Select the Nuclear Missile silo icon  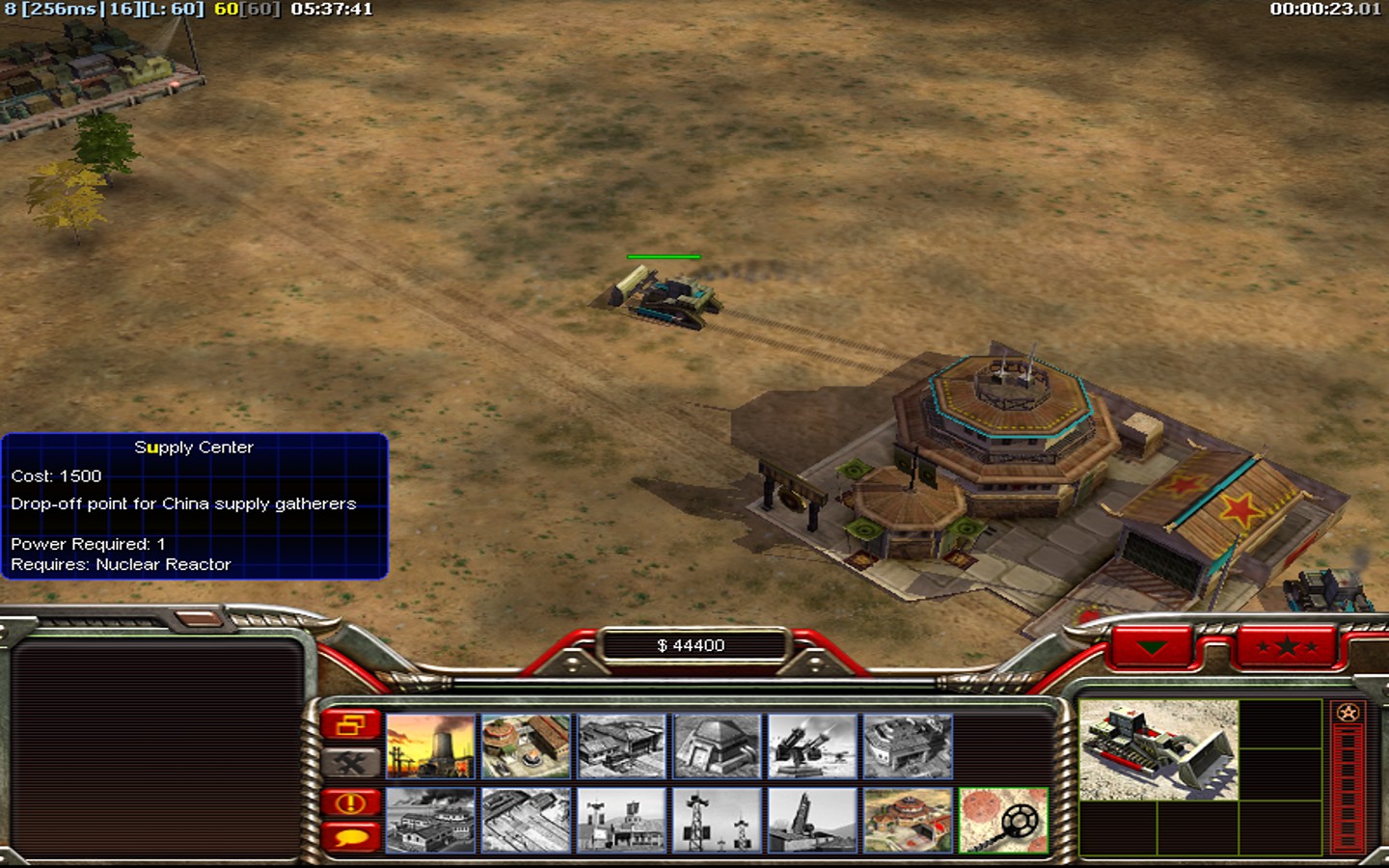pos(812,821)
